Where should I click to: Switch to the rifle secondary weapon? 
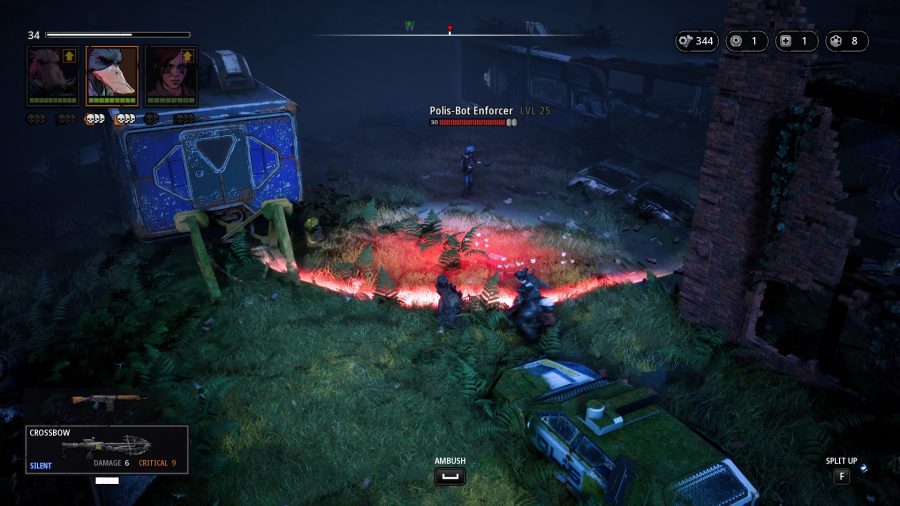click(x=108, y=402)
